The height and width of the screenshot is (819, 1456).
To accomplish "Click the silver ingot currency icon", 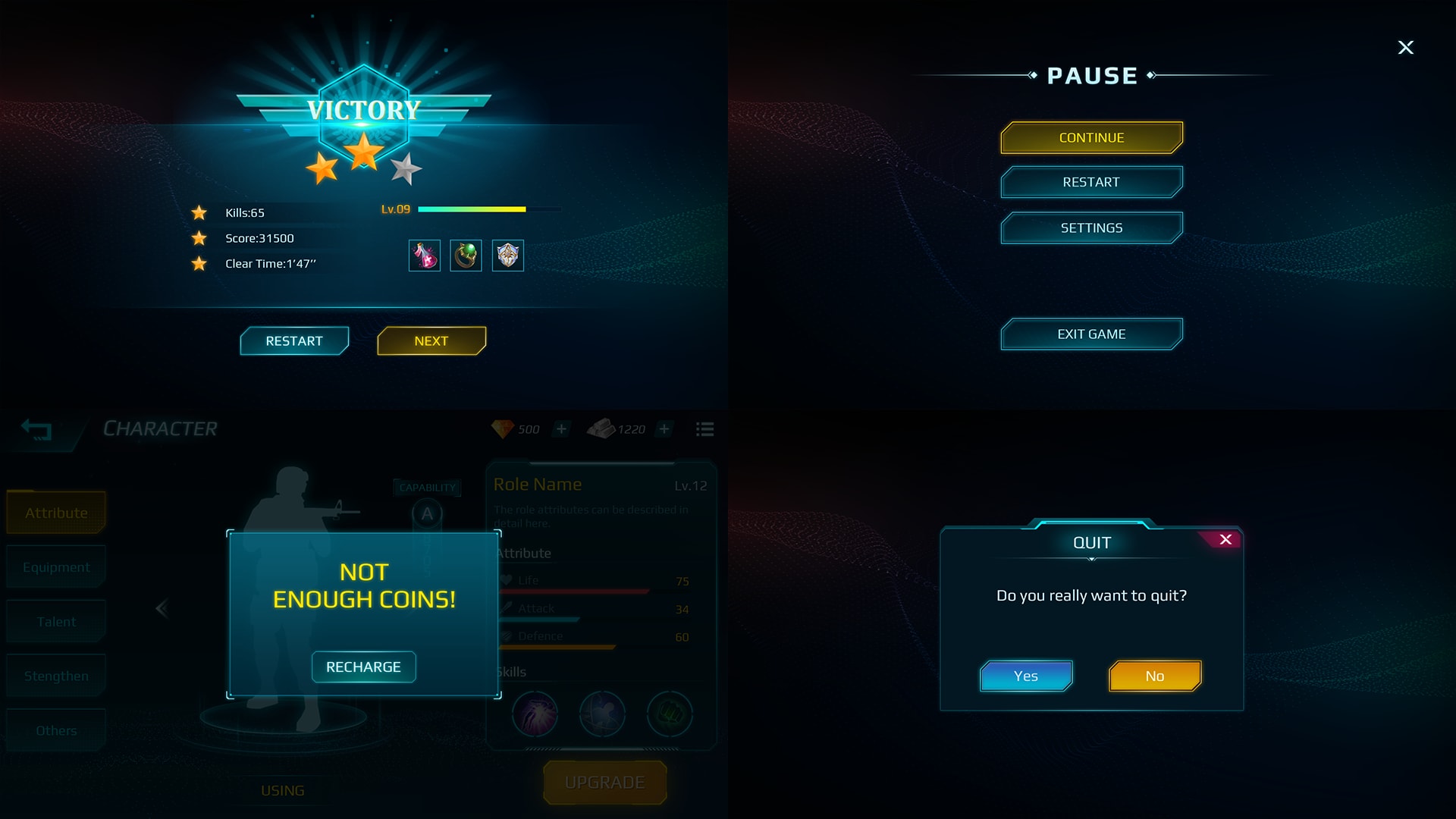I will click(603, 428).
